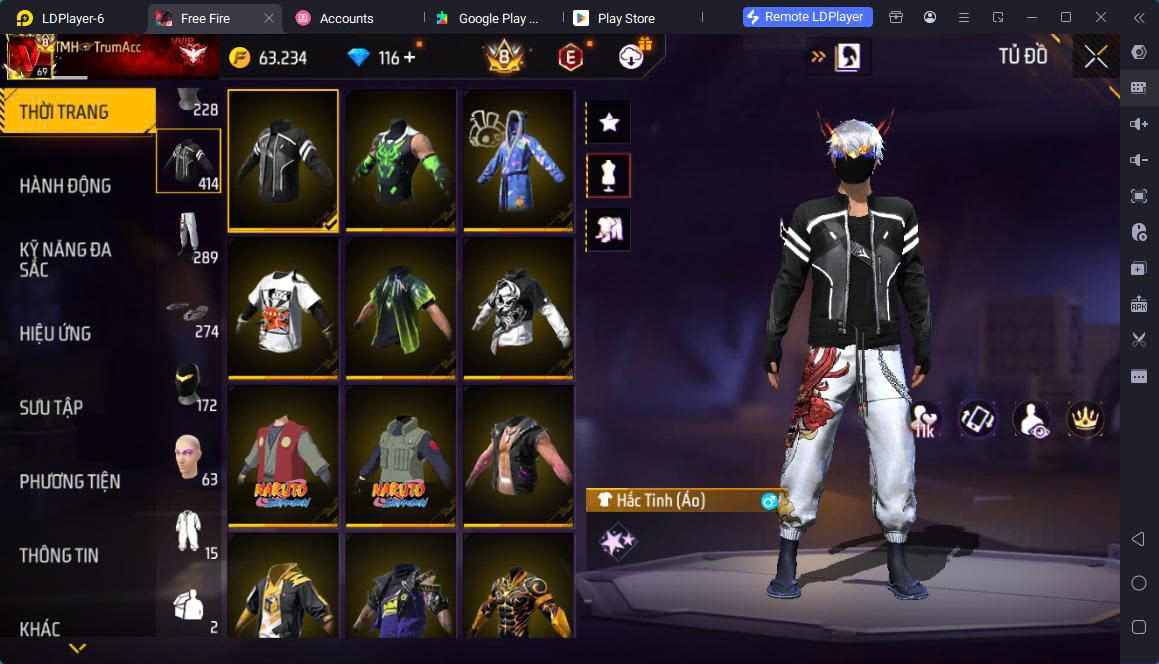The height and width of the screenshot is (664, 1159).
Task: Open the mask category showing 172
Action: (188, 384)
